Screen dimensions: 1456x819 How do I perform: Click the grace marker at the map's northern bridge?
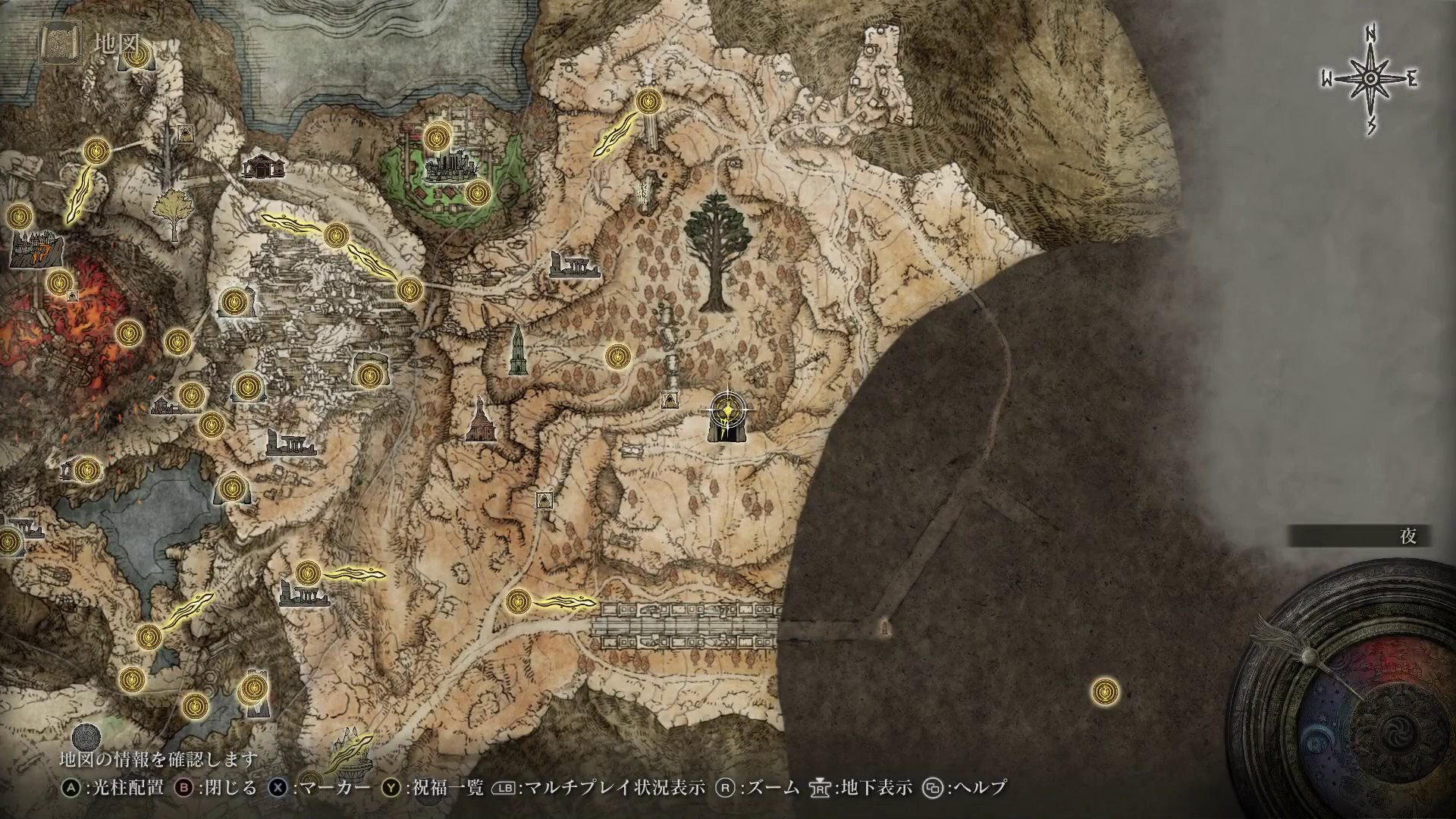648,101
